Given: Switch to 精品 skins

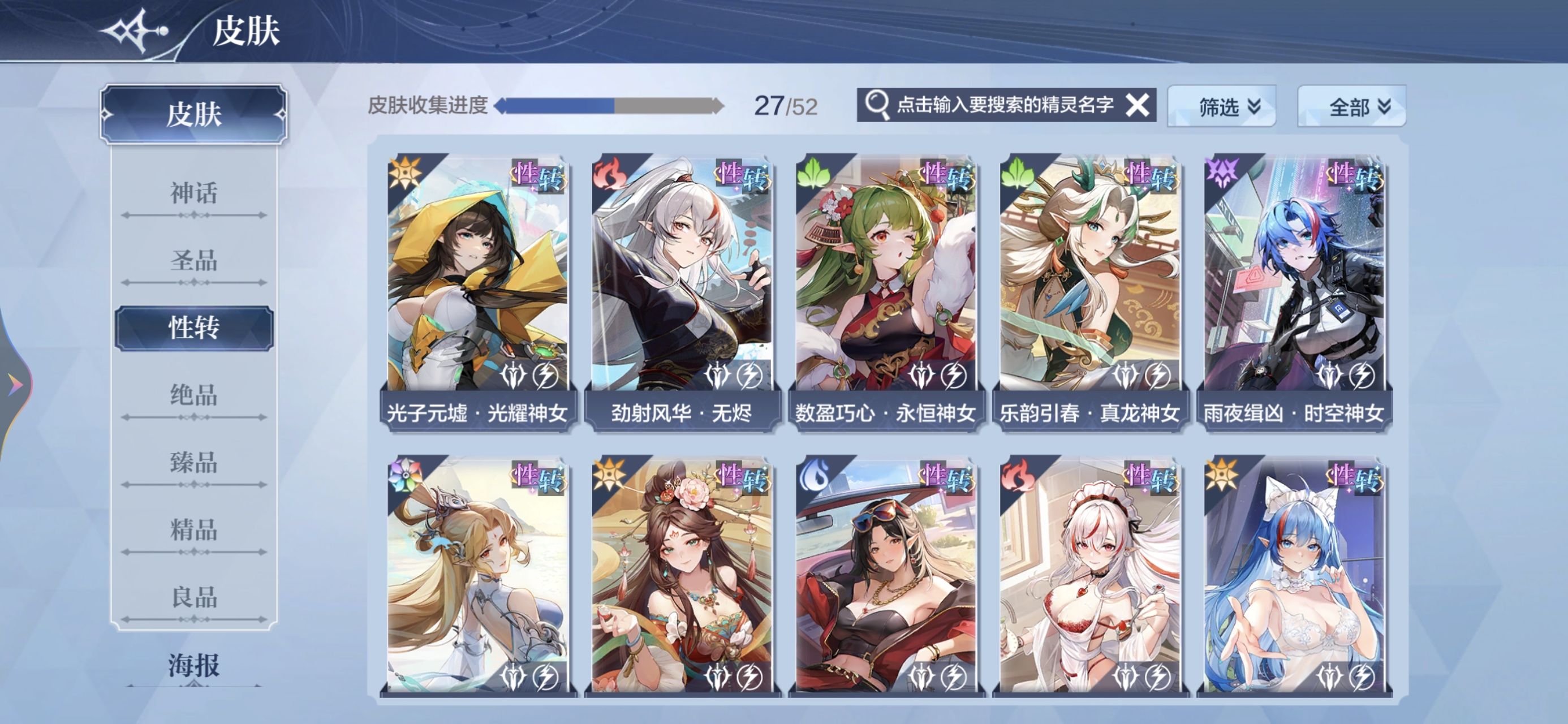Looking at the screenshot, I should (x=193, y=531).
